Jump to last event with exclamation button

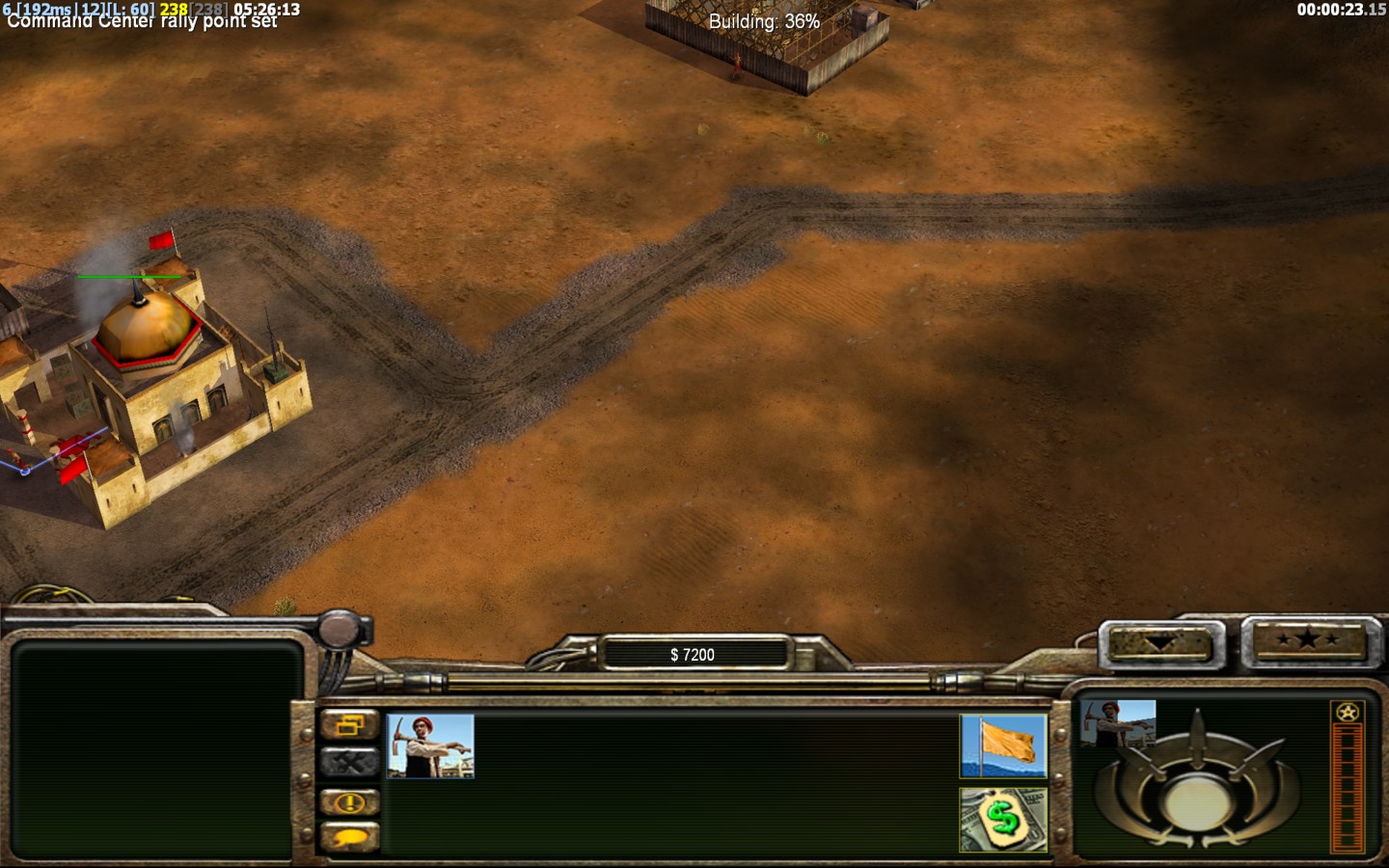349,801
